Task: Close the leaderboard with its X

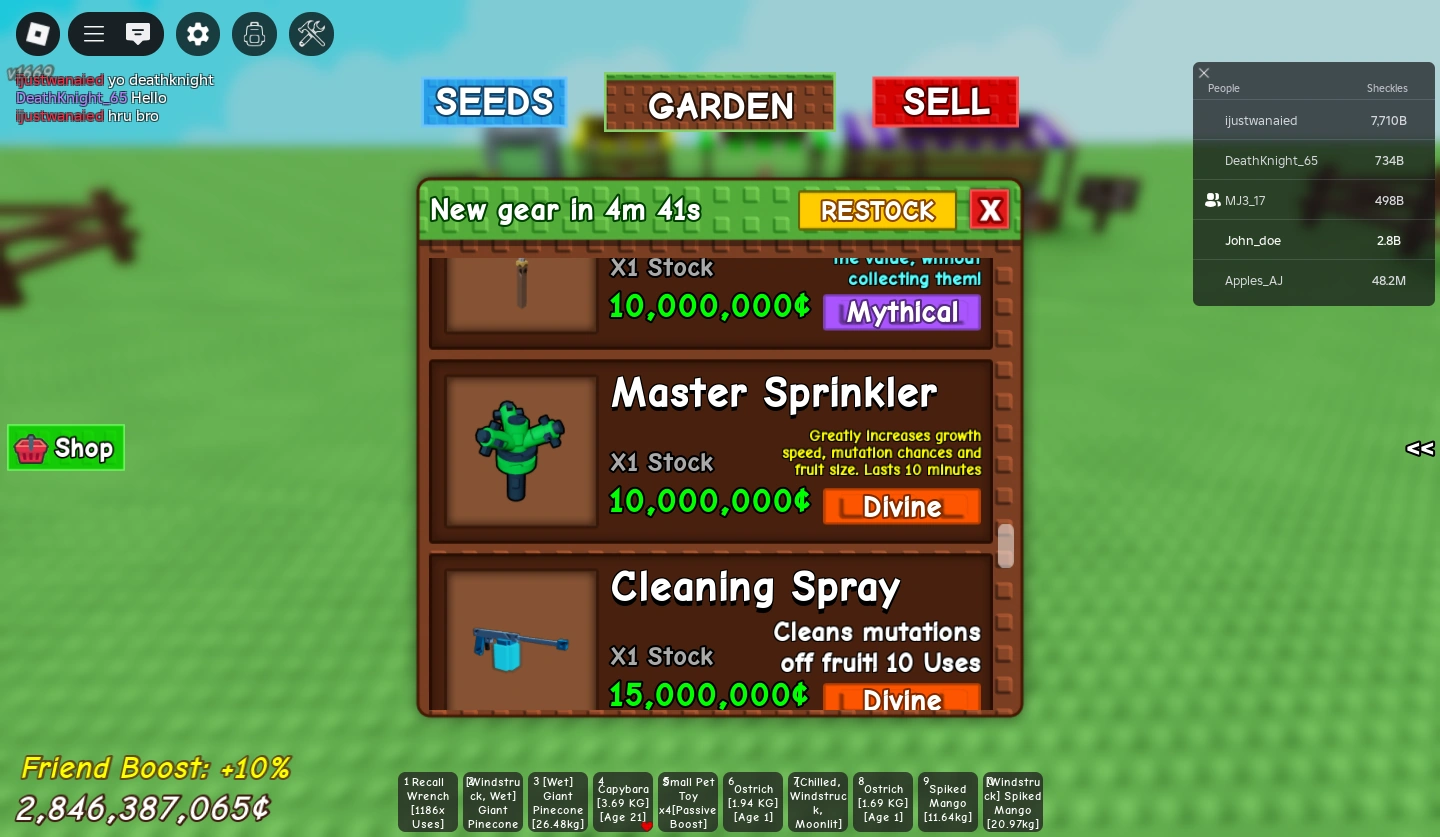Action: 1204,73
